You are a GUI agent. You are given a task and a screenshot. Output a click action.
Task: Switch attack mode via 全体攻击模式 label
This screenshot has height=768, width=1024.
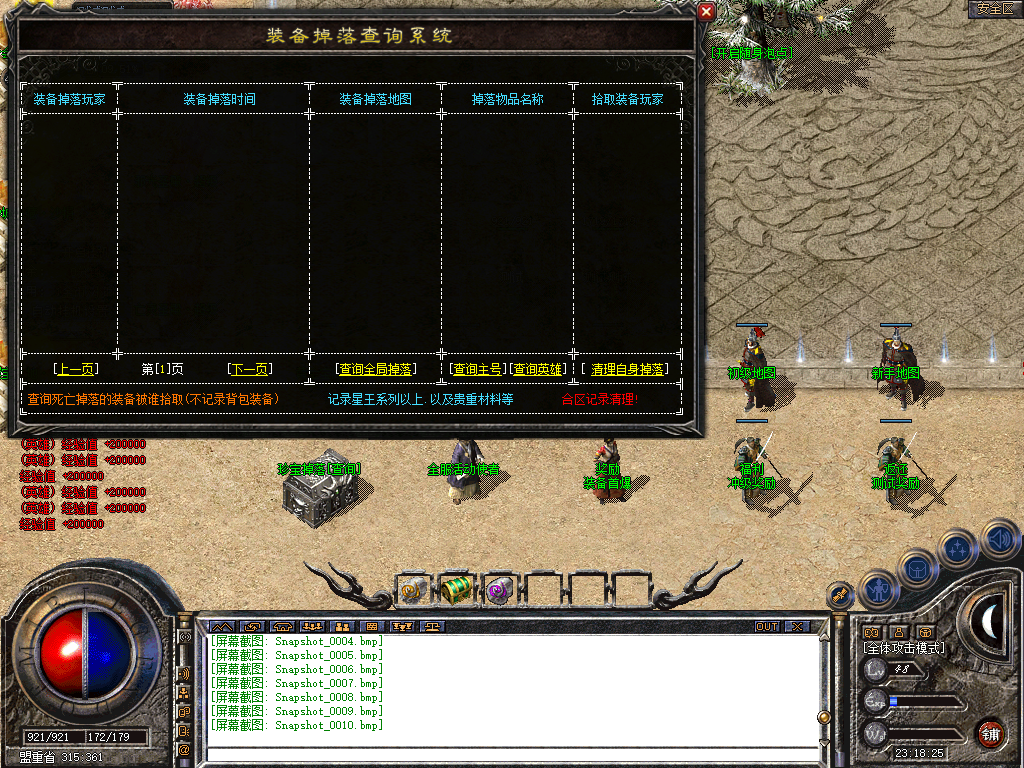coord(904,648)
